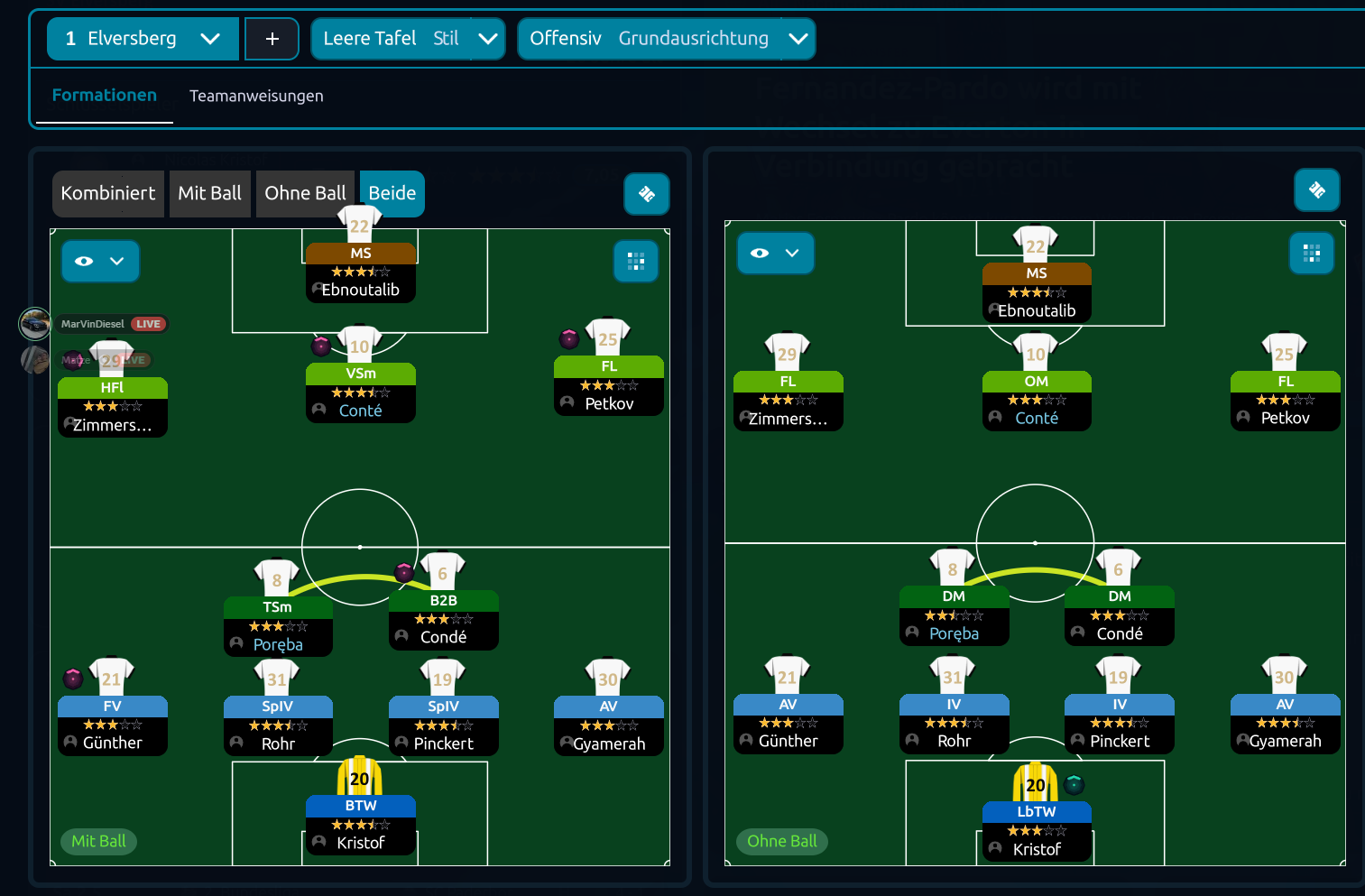Open the Leere Tafel Stil dropdown
1365x896 pixels.
[x=408, y=39]
